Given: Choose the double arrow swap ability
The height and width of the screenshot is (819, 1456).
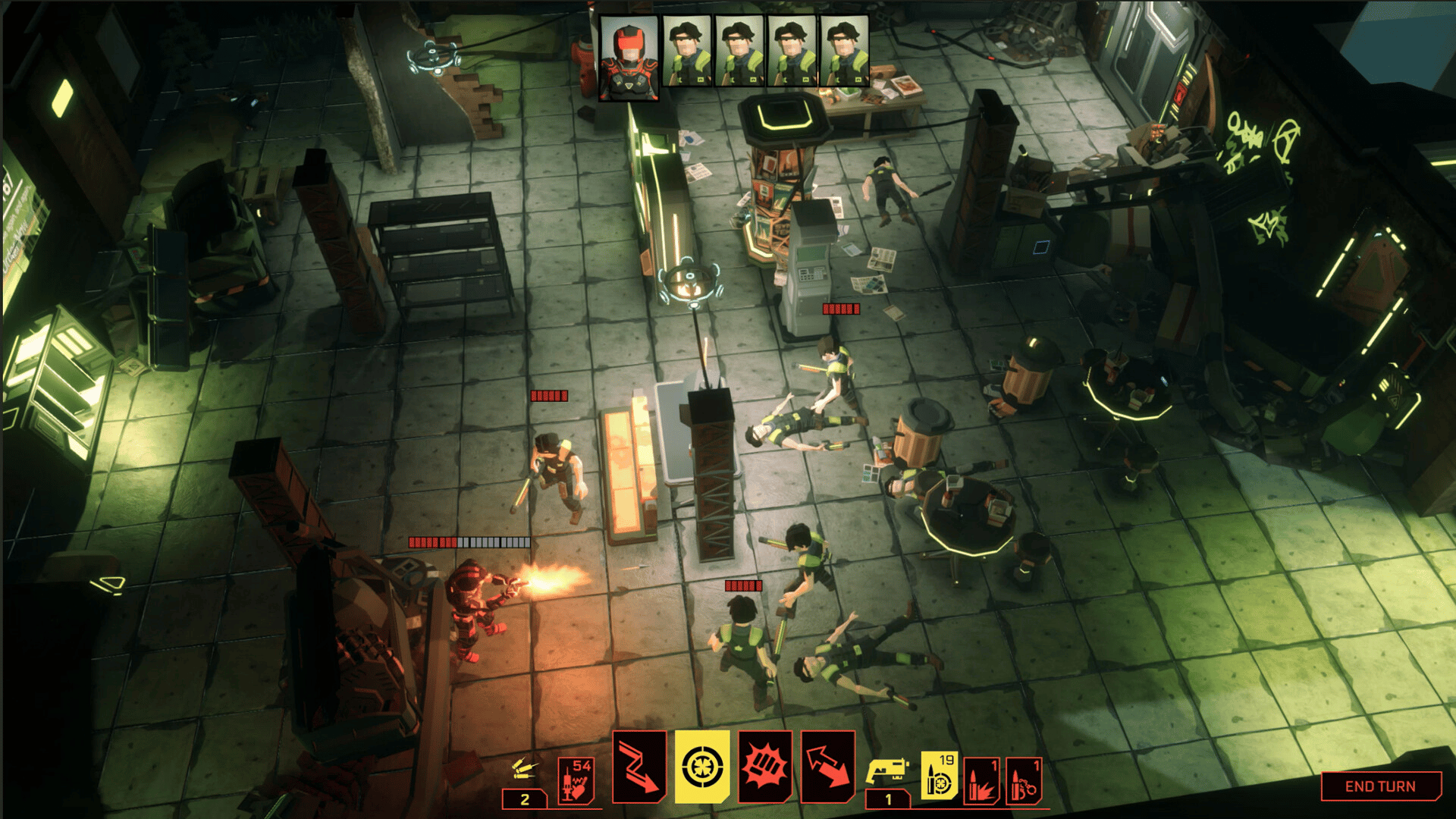Looking at the screenshot, I should [x=828, y=767].
